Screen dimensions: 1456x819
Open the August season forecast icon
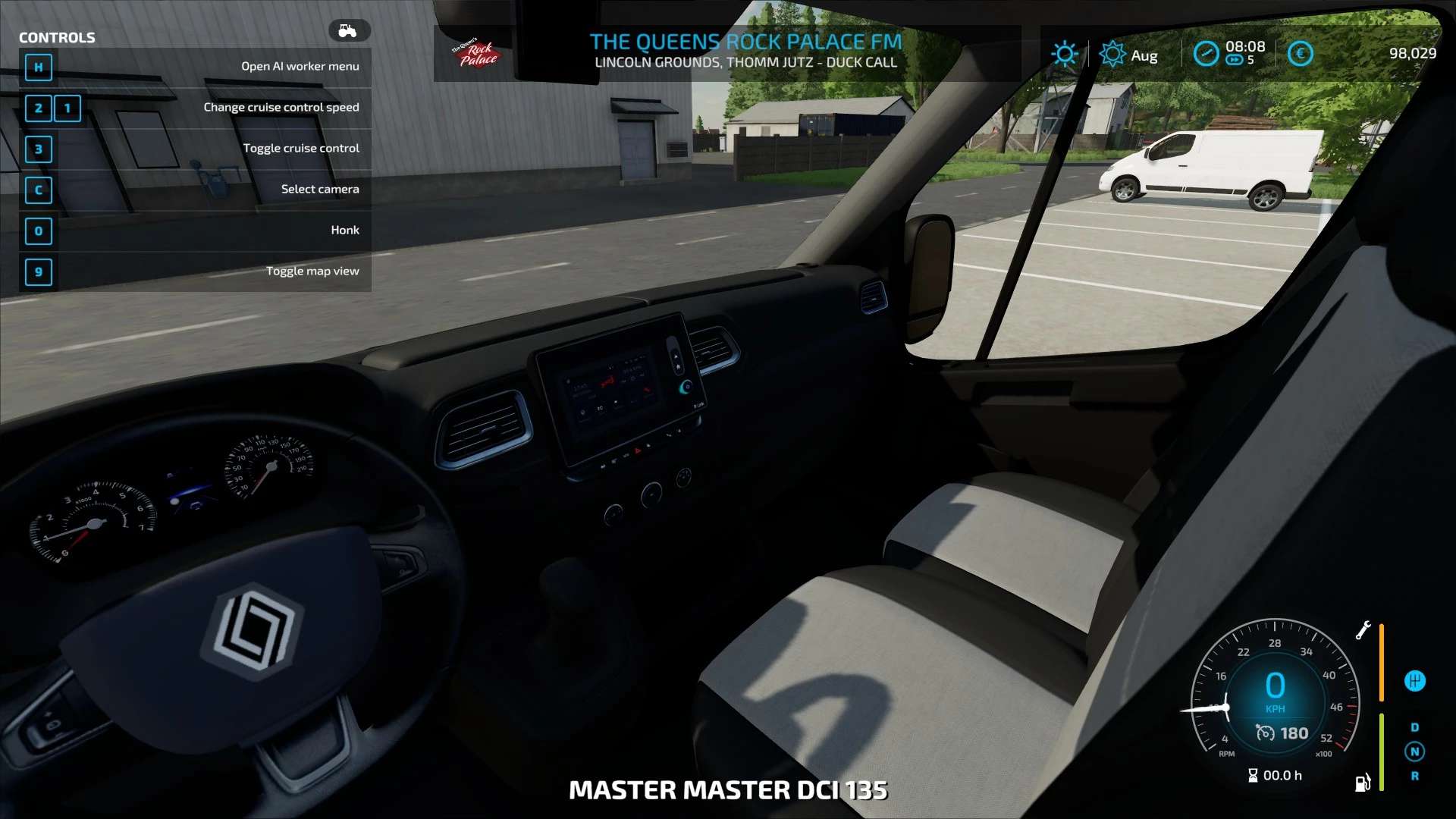point(1112,55)
